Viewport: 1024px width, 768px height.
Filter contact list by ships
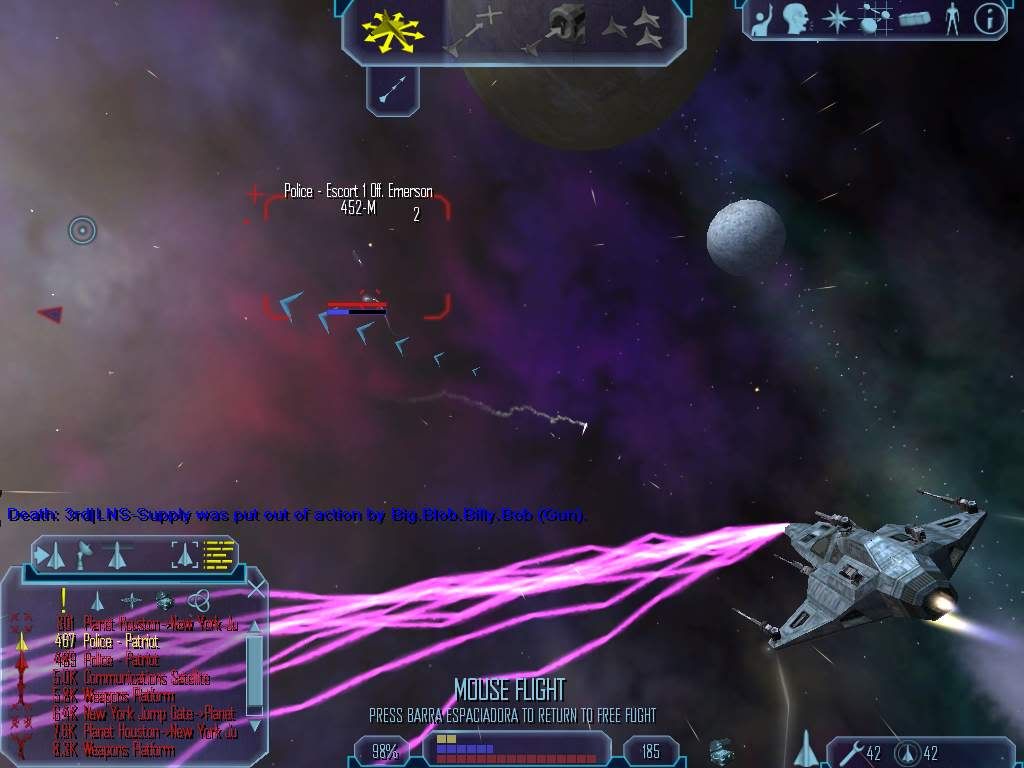(97, 600)
